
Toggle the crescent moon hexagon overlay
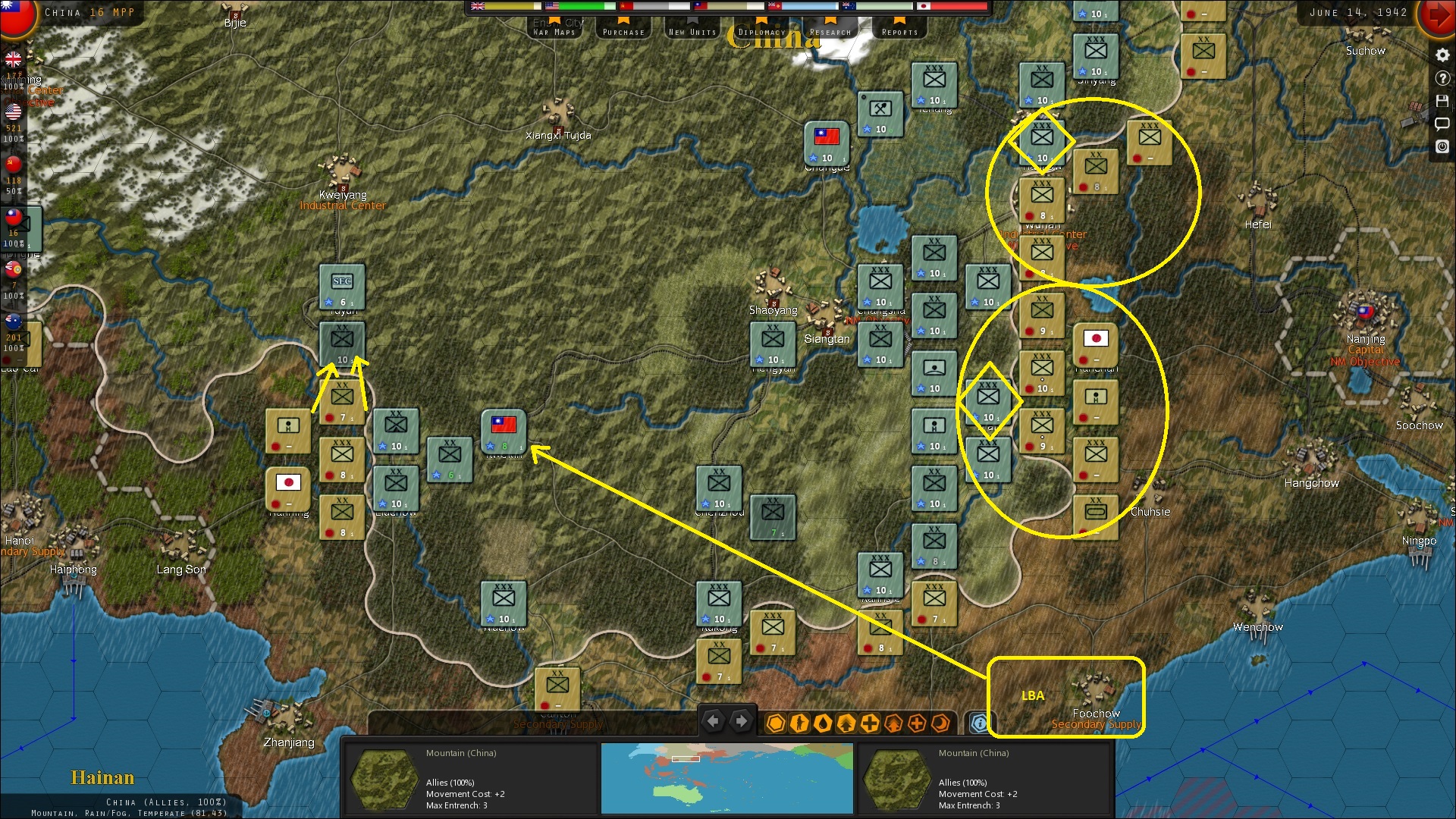click(940, 723)
